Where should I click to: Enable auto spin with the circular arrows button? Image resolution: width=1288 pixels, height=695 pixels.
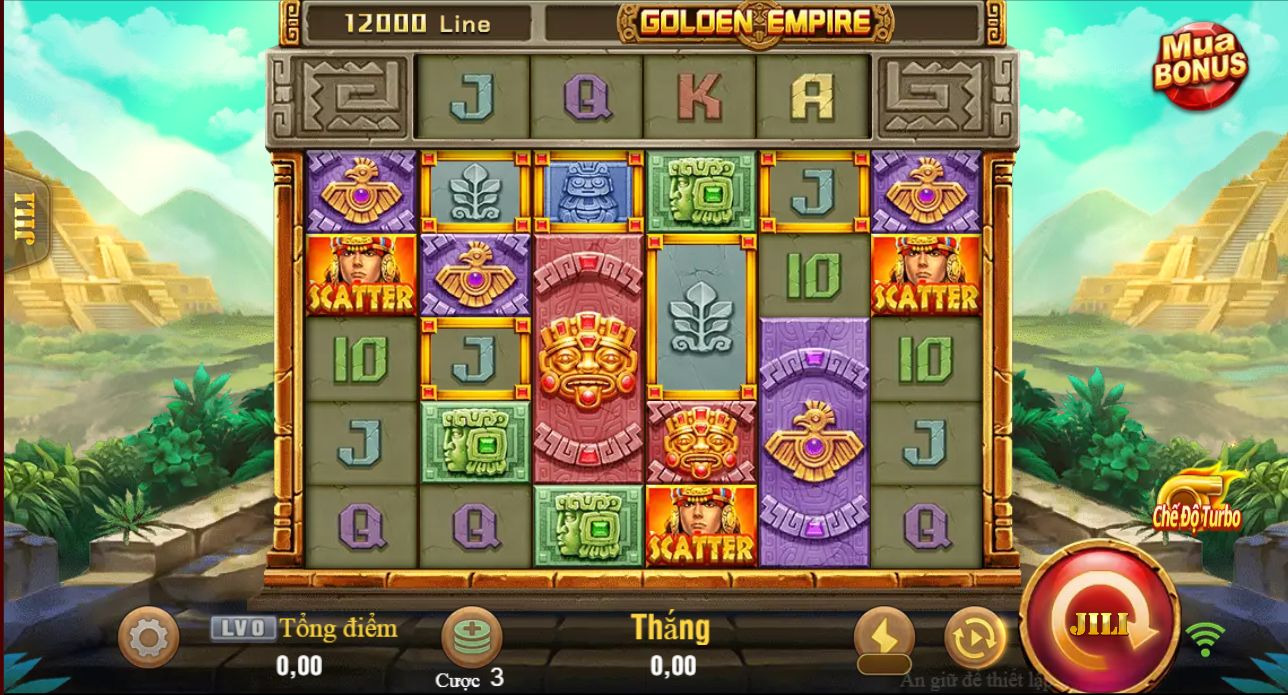point(975,637)
